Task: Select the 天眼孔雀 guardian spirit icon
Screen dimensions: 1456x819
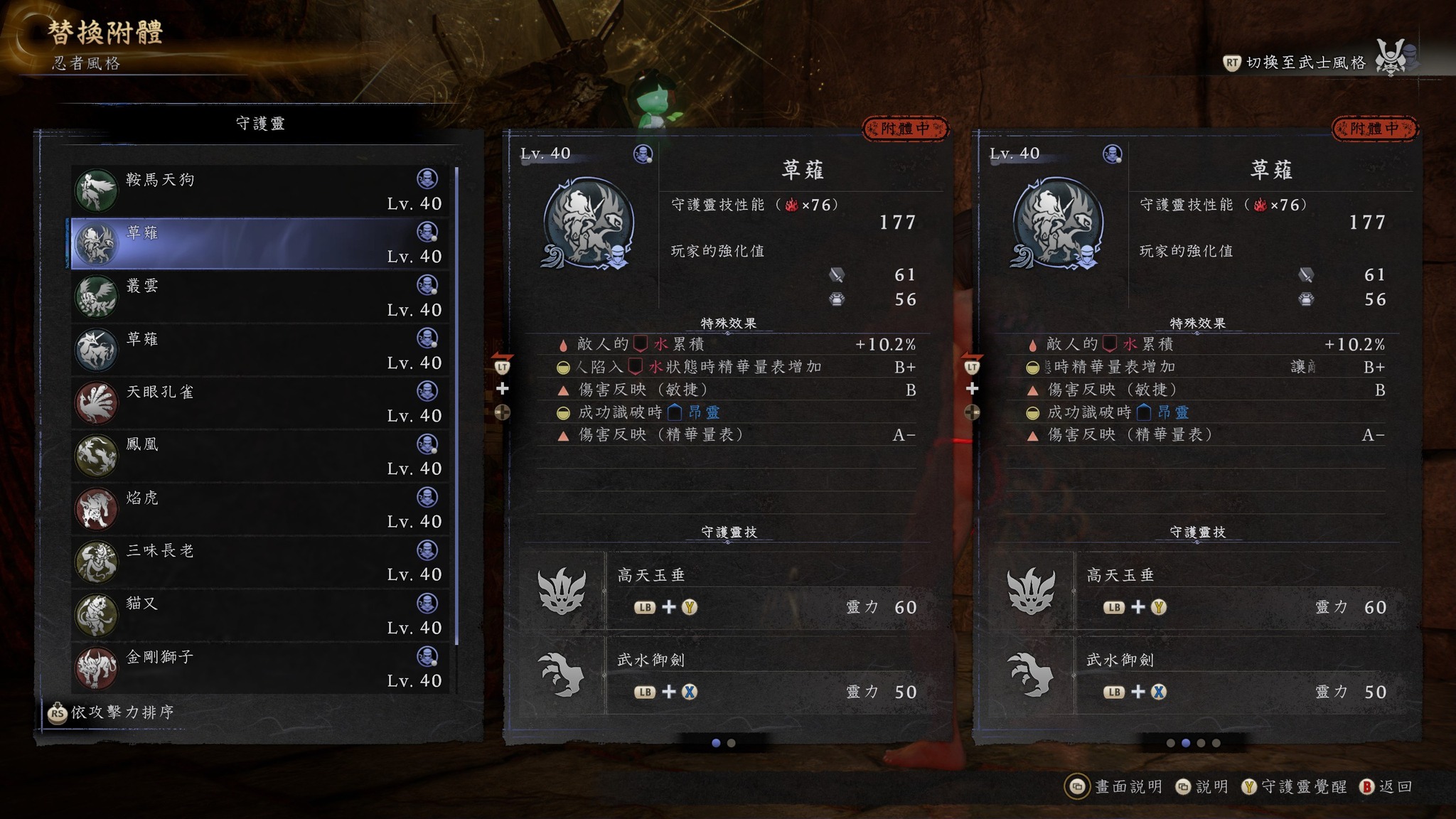Action: point(97,402)
